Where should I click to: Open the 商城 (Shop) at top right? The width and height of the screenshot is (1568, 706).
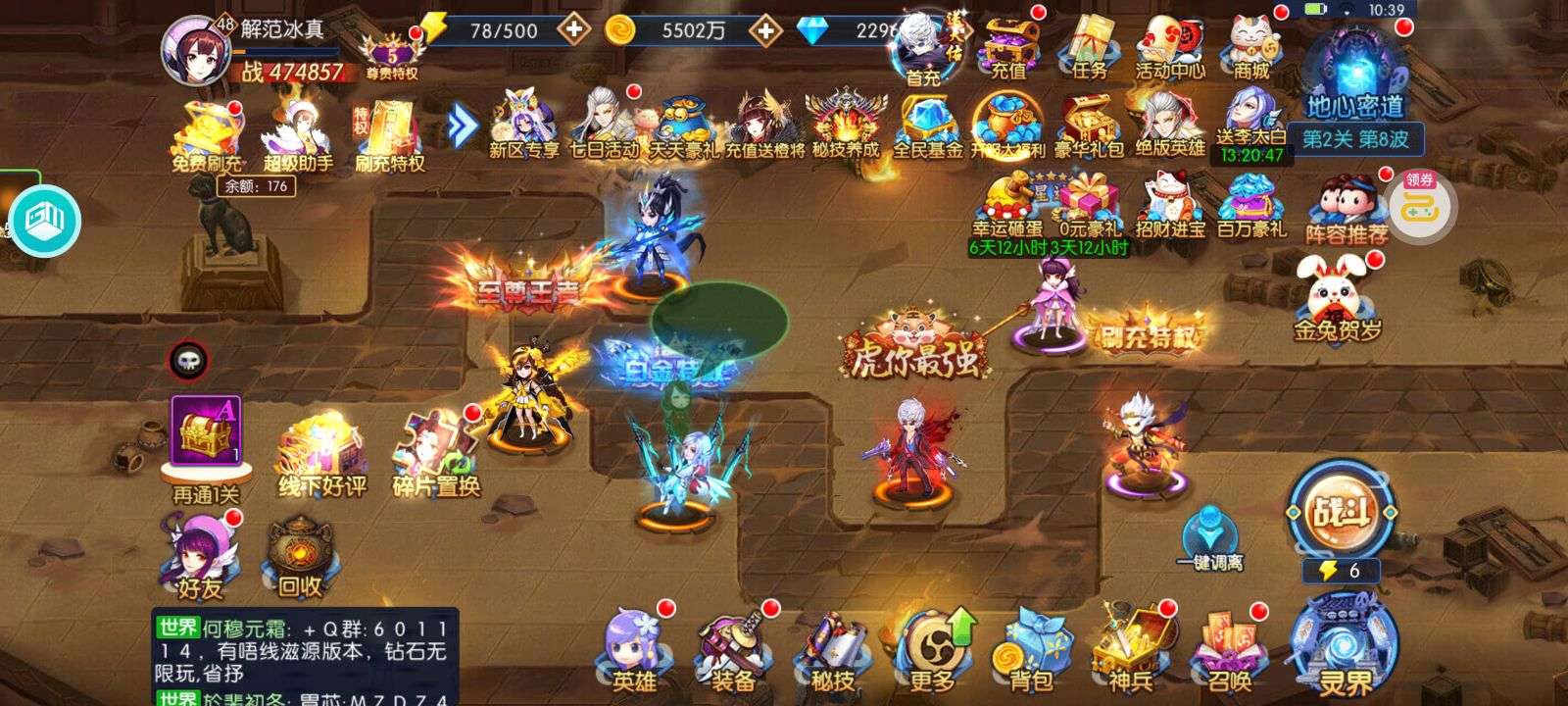click(x=1250, y=44)
